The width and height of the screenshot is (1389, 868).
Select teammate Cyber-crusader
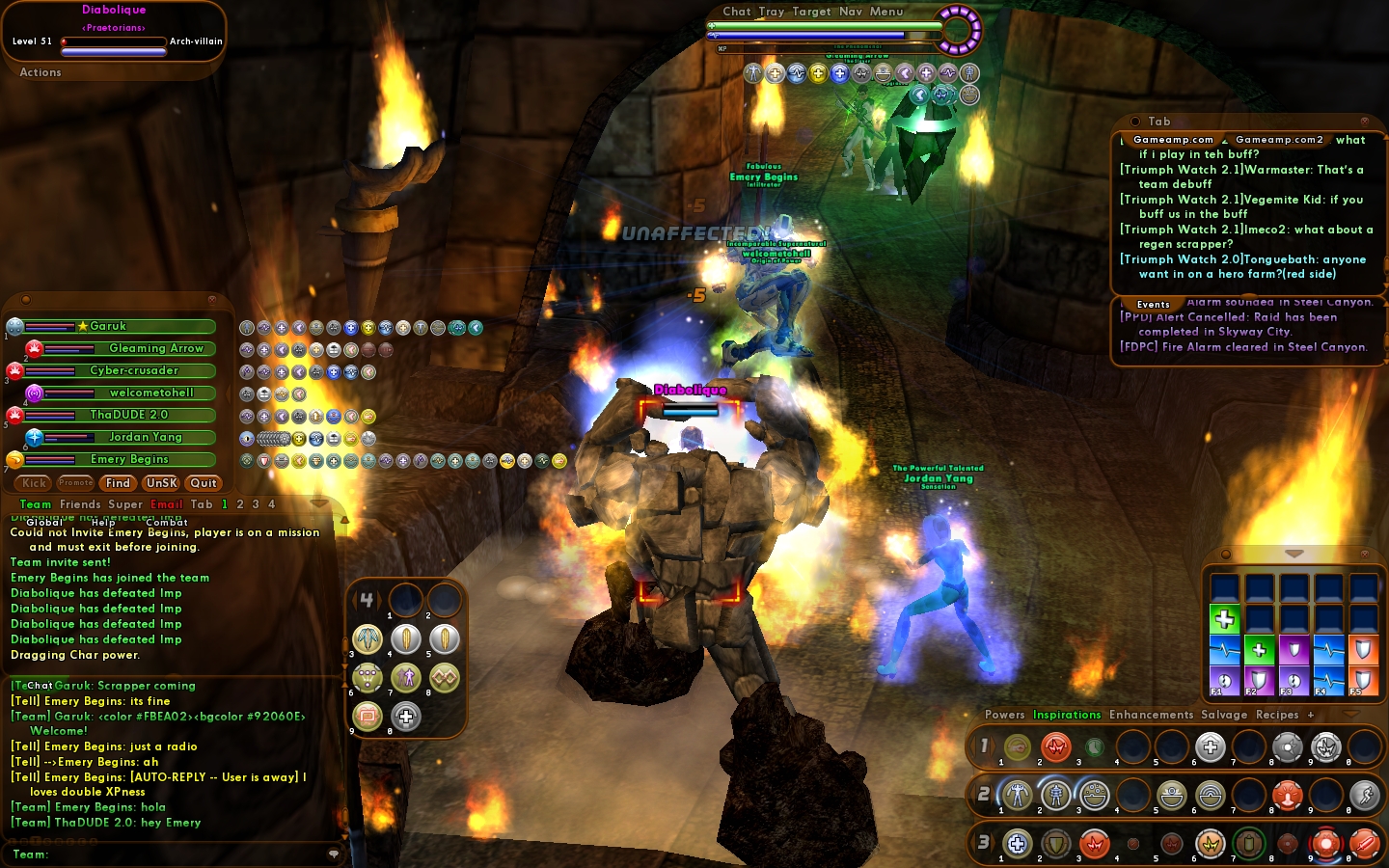click(x=134, y=371)
